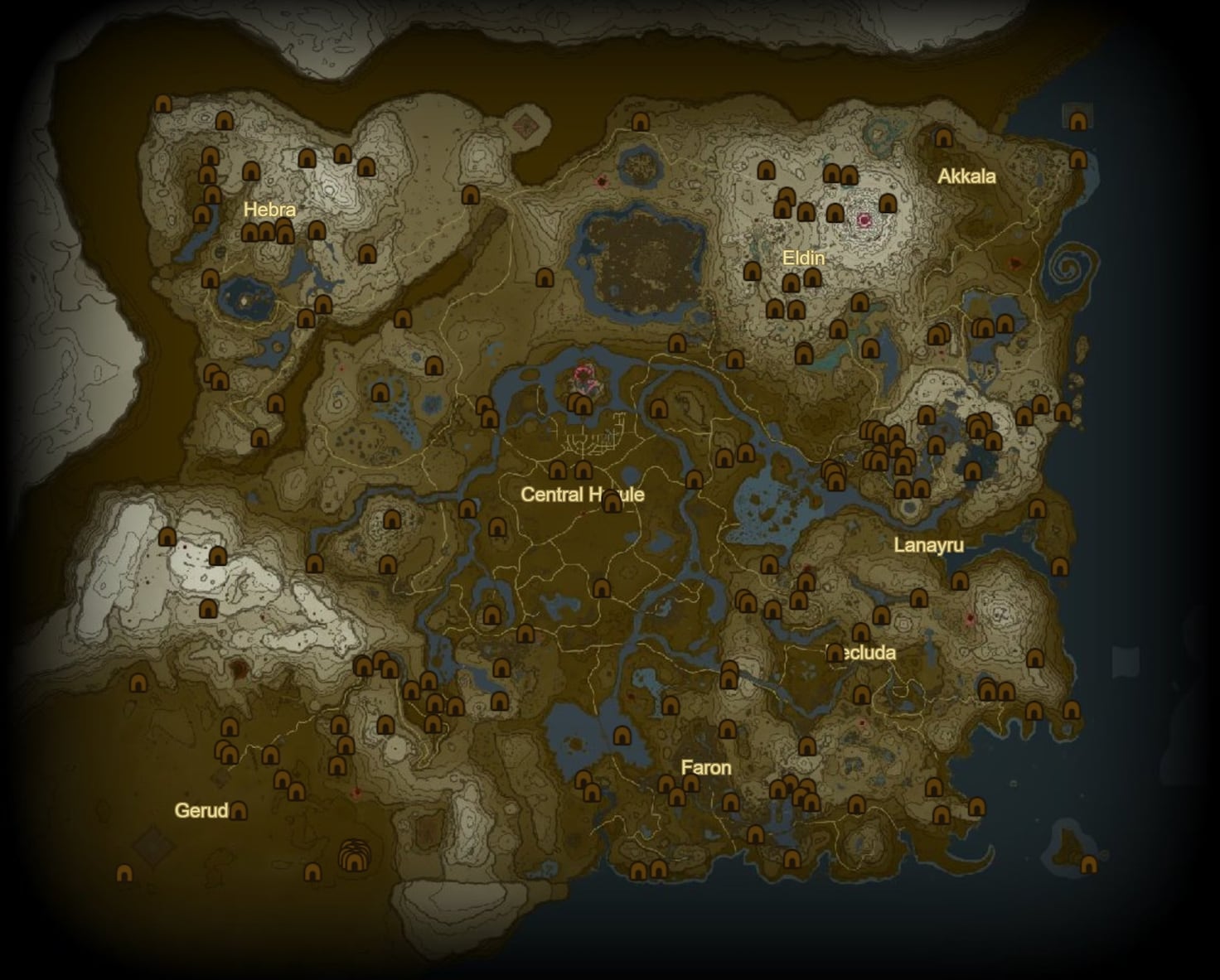This screenshot has width=1220, height=980.
Task: Click the Akkala region label
Action: tap(966, 176)
